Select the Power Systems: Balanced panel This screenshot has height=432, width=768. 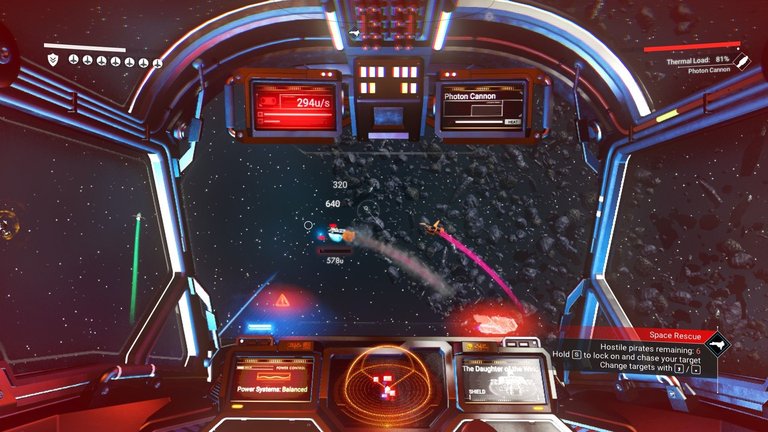click(273, 380)
